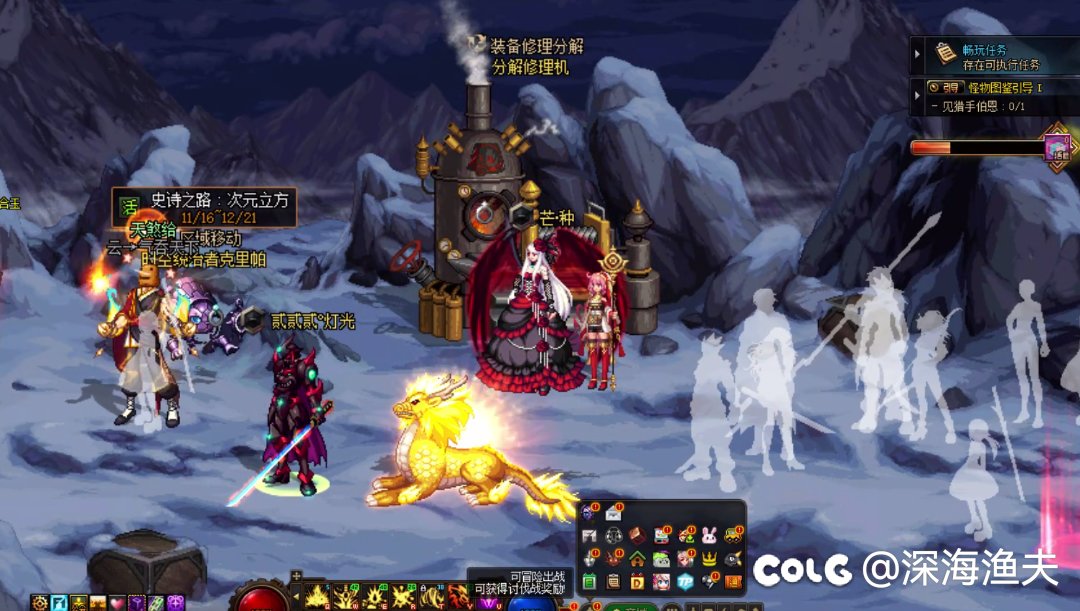Screen dimensions: 1080x611
Task: Activate the pink heart buff icon
Action: click(117, 603)
